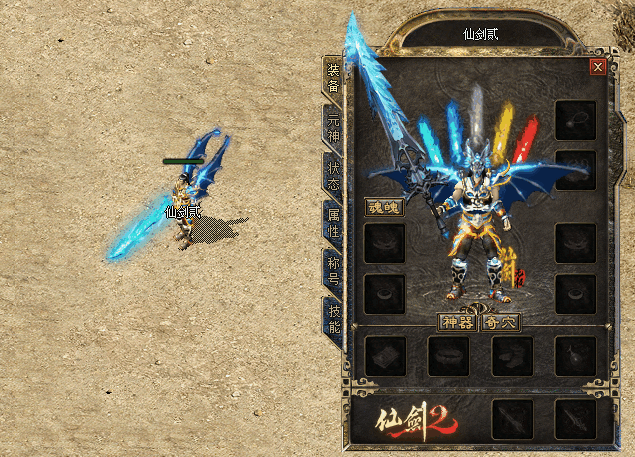Close the character equipment panel
635x457 pixels.
pyautogui.click(x=598, y=67)
